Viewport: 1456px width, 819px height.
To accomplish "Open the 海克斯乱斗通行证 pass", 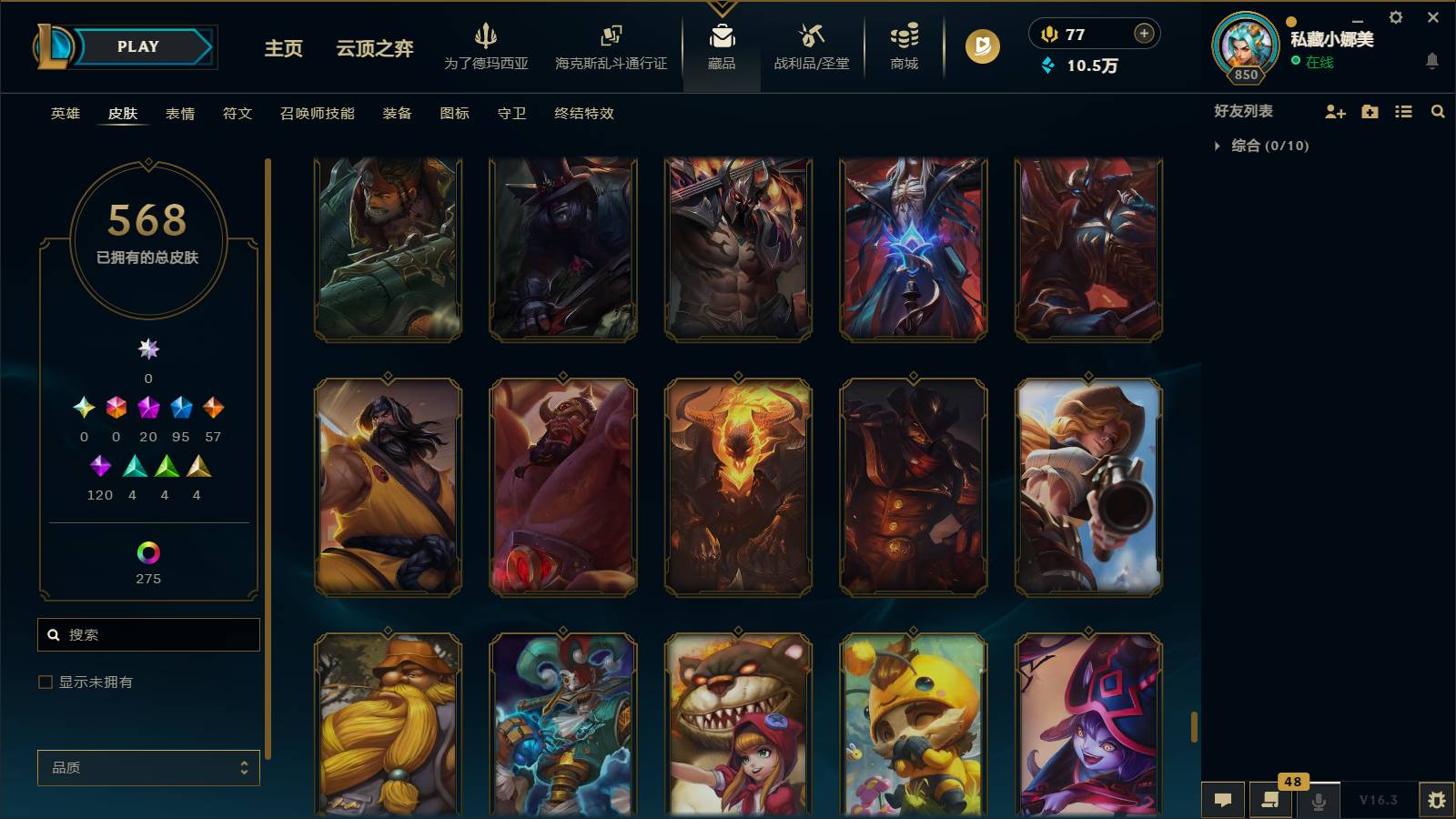I will (612, 47).
